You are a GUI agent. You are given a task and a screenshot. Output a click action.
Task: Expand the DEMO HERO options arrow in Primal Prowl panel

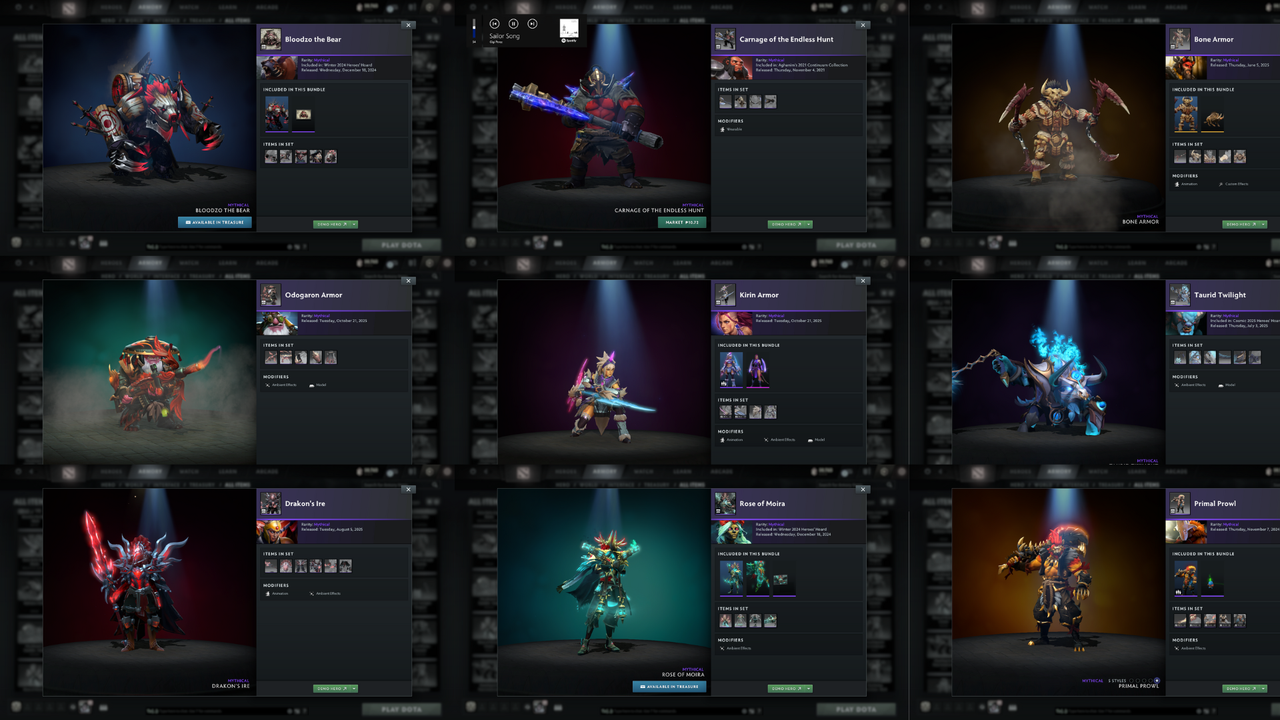(1263, 688)
